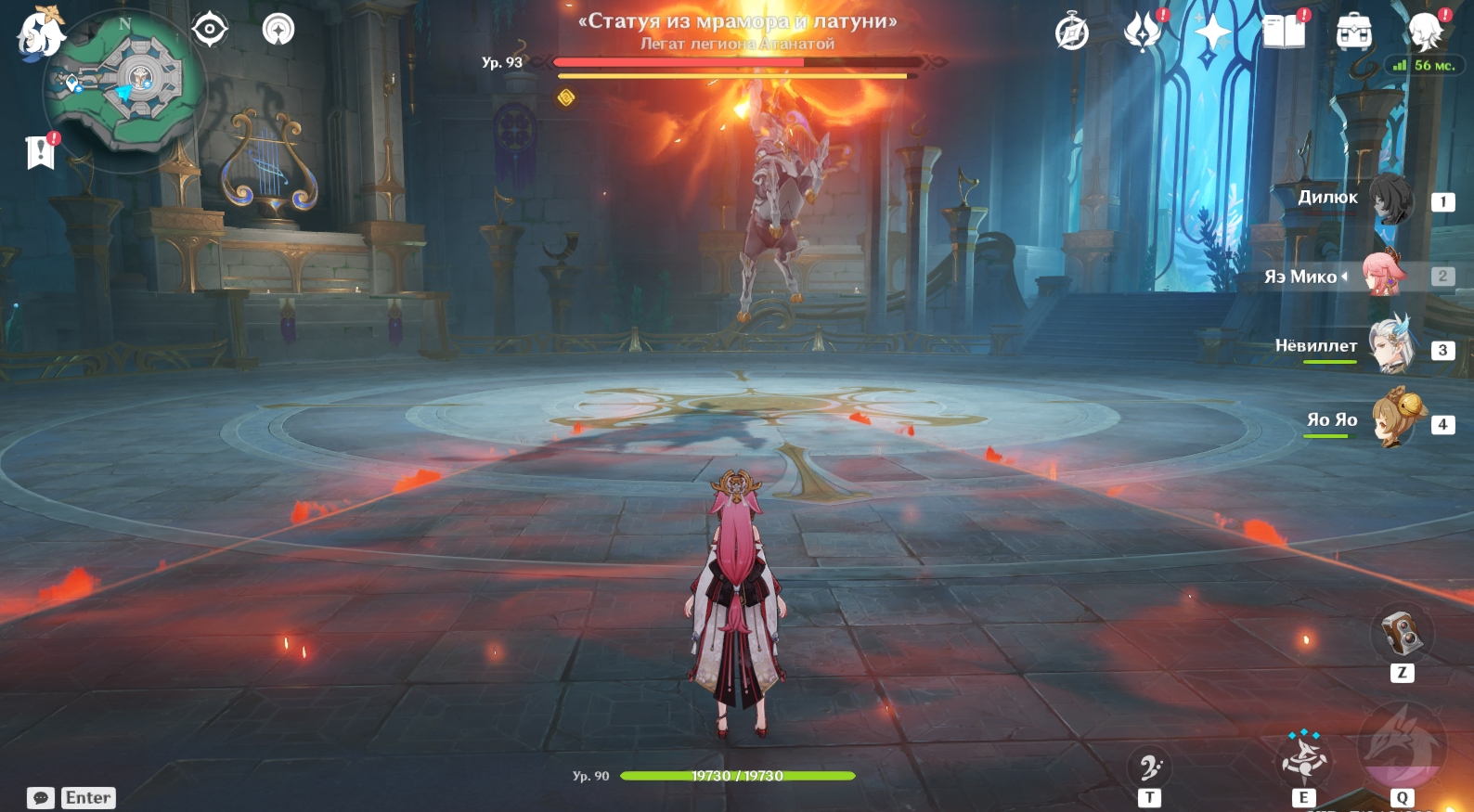This screenshot has height=812, width=1474.
Task: Use the camera gadget icon
Action: coord(1402,634)
